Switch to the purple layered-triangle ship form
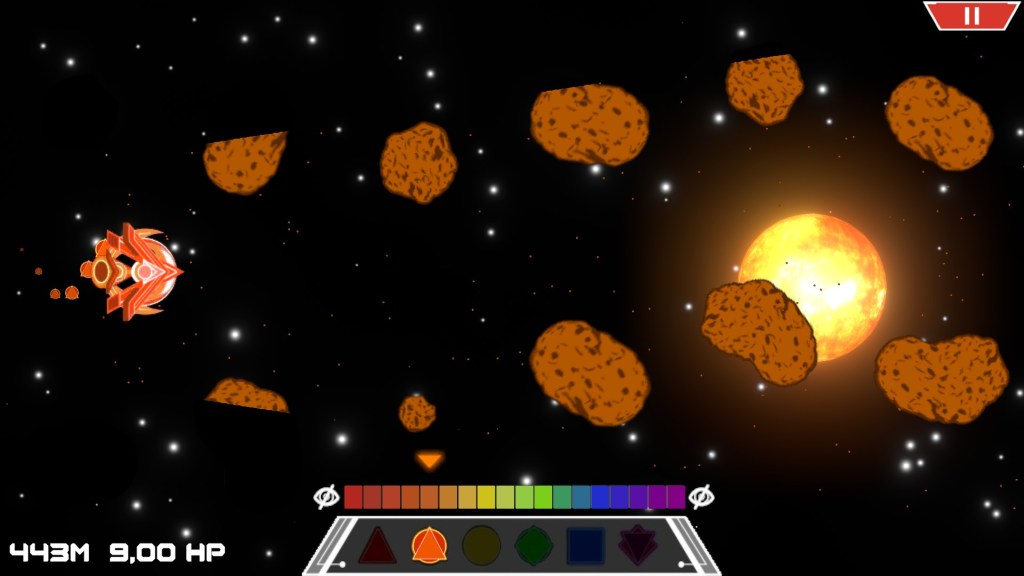Image resolution: width=1024 pixels, height=576 pixels. (637, 546)
